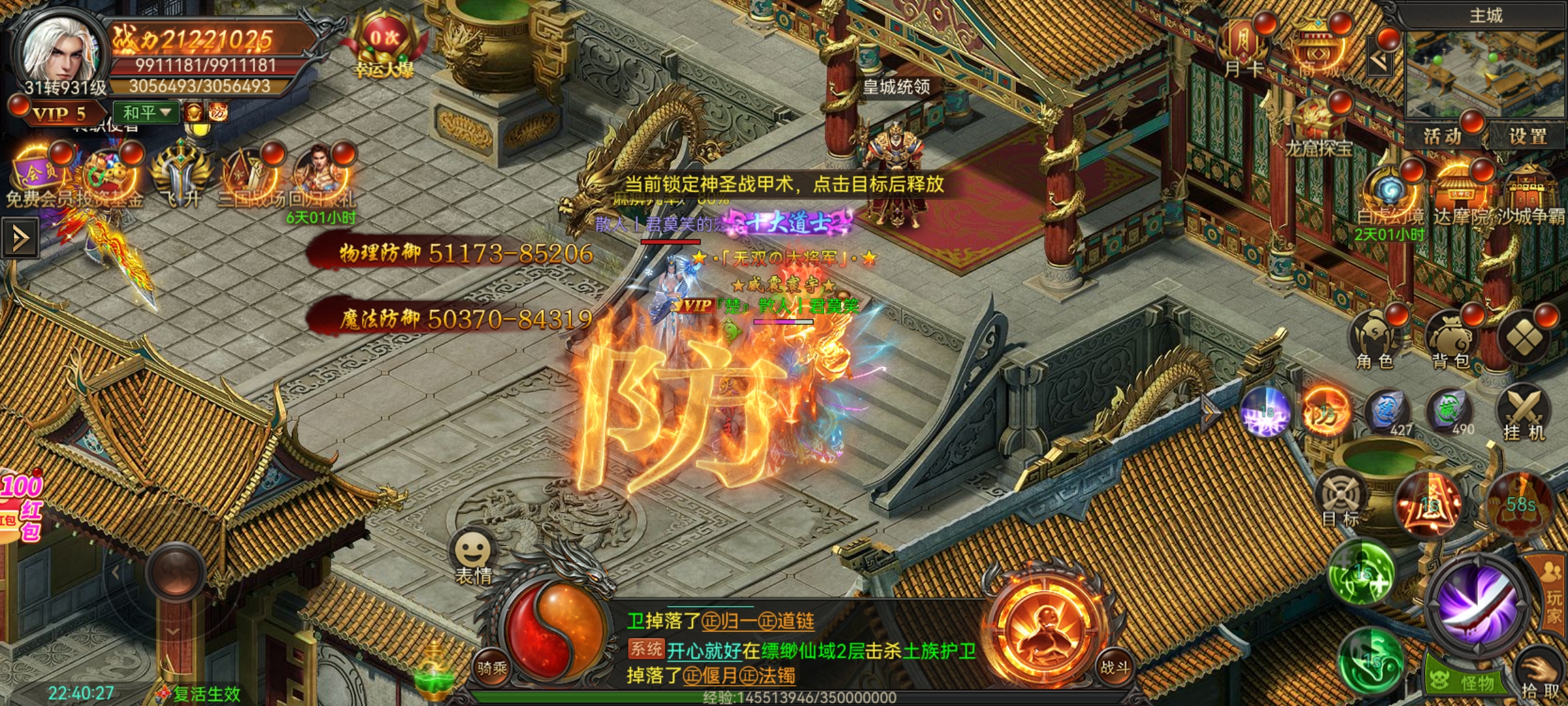Image resolution: width=1568 pixels, height=706 pixels.
Task: Expand the left side arrow panel
Action: coord(20,239)
